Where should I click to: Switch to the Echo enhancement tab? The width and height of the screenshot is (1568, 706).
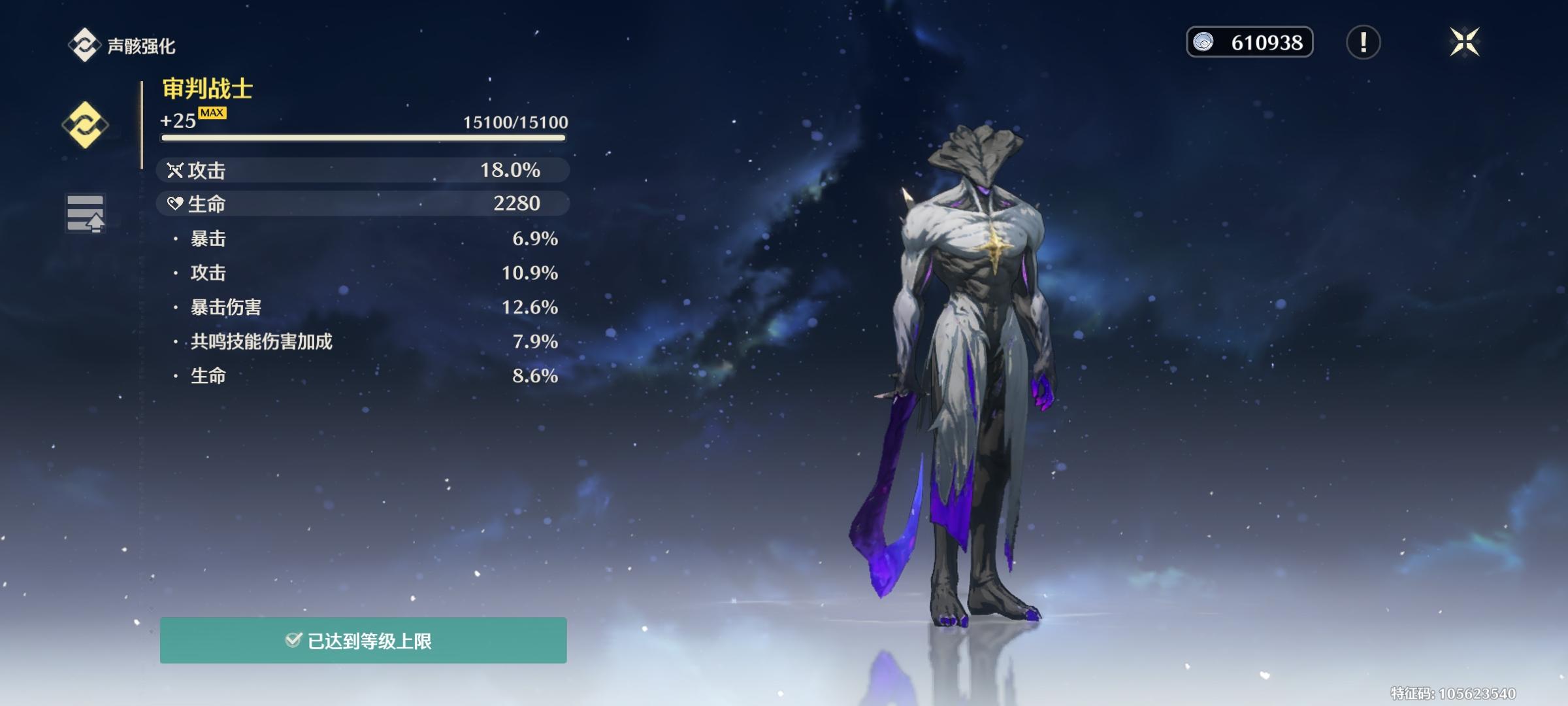point(85,125)
